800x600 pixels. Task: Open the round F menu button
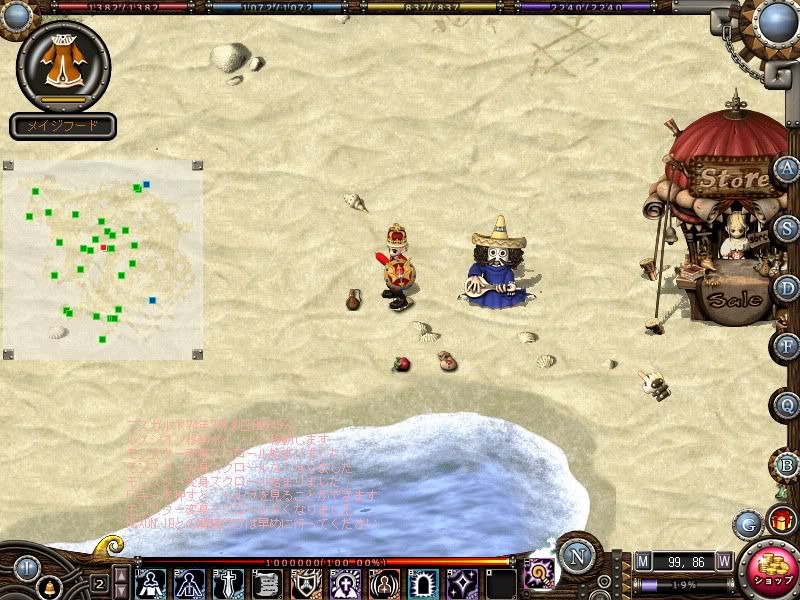coord(787,346)
